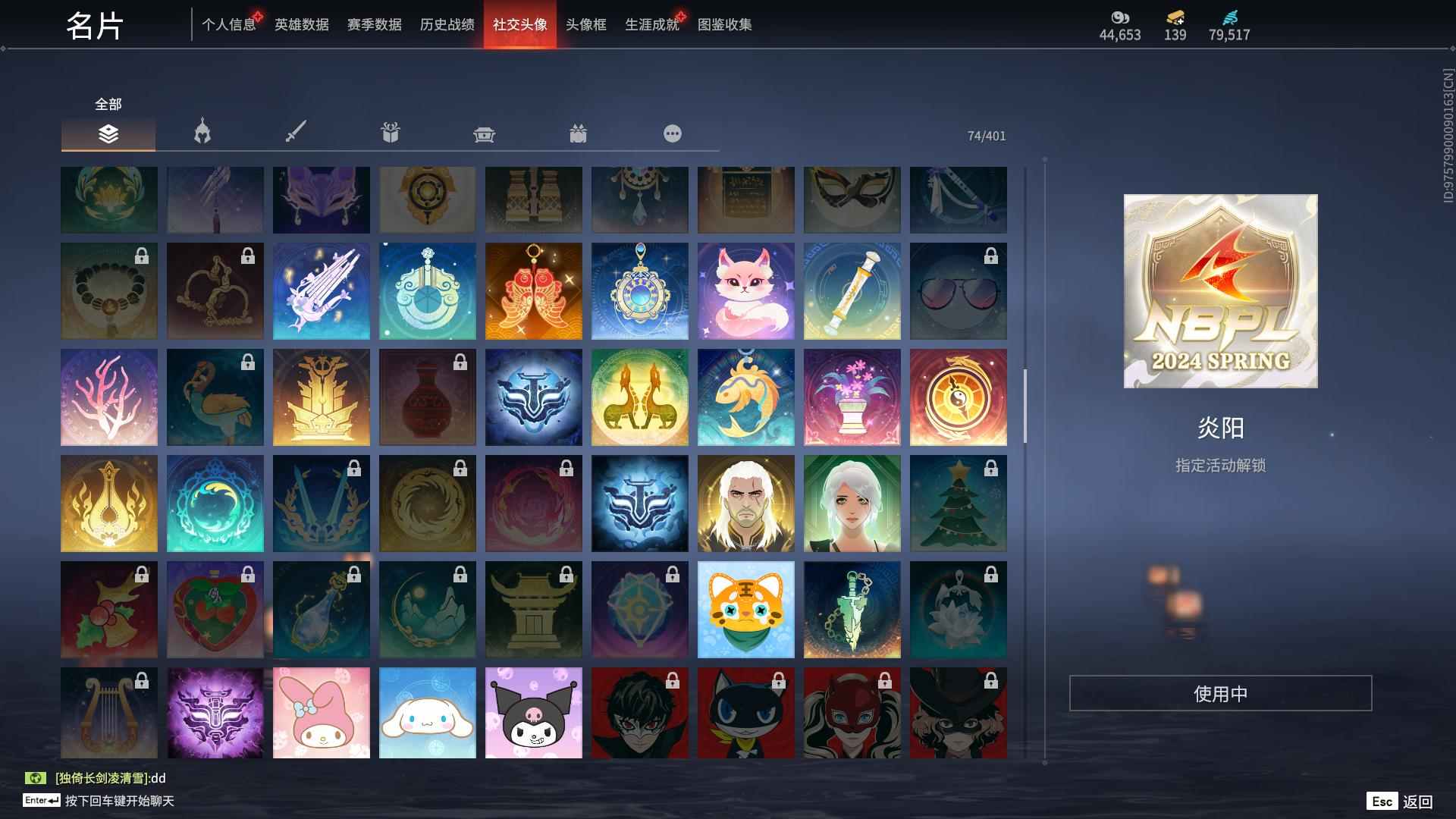Open the ellipsis category filter icon
Image resolution: width=1456 pixels, height=819 pixels.
672,133
